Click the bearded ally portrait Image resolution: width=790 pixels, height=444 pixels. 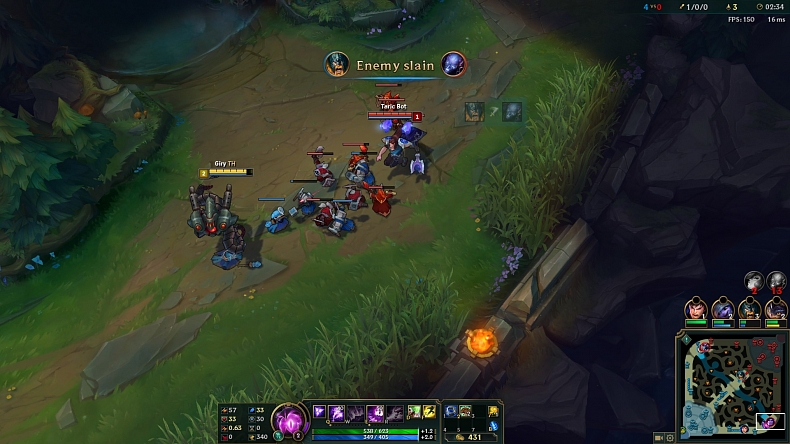[749, 309]
